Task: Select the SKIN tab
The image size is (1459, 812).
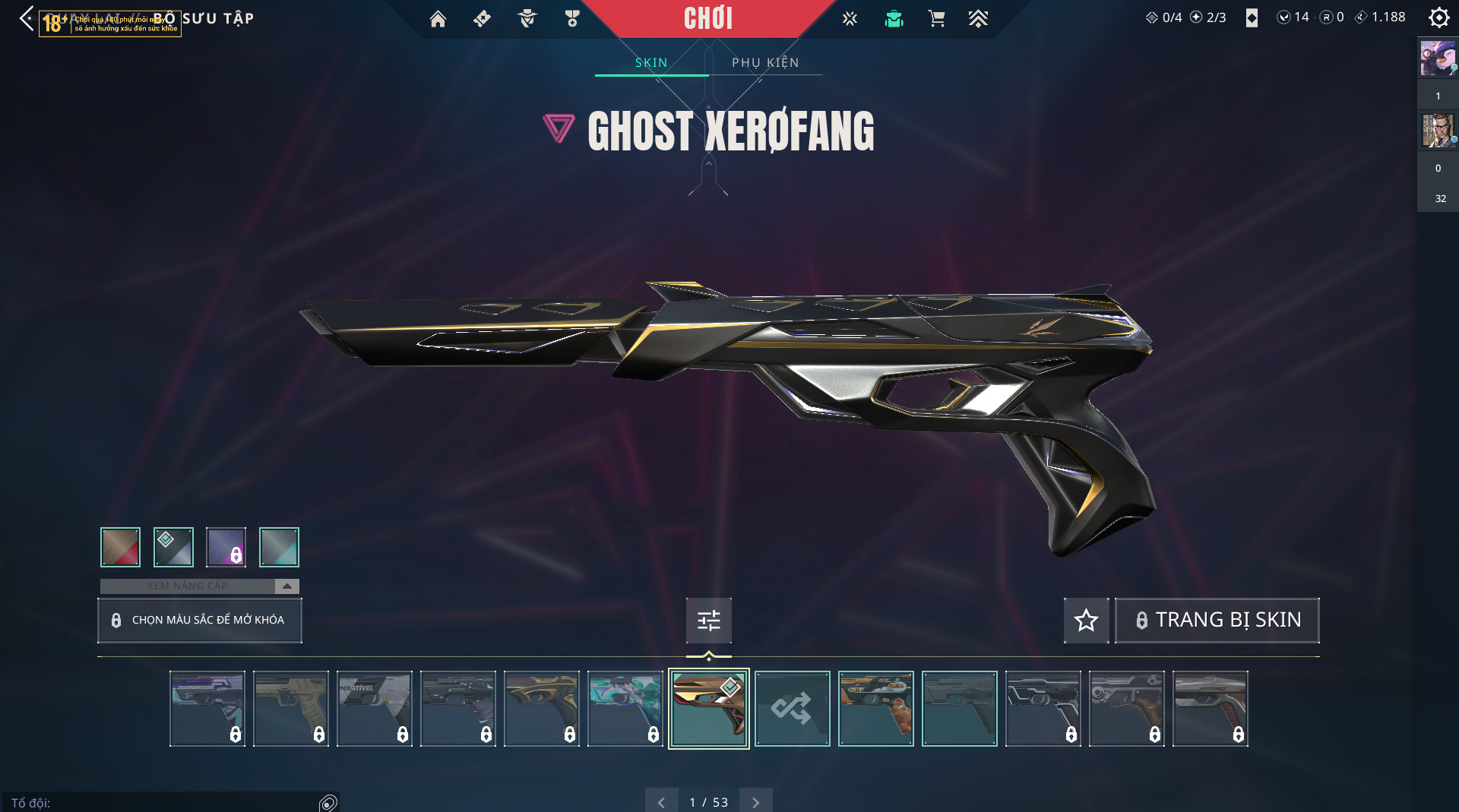Action: pyautogui.click(x=651, y=62)
